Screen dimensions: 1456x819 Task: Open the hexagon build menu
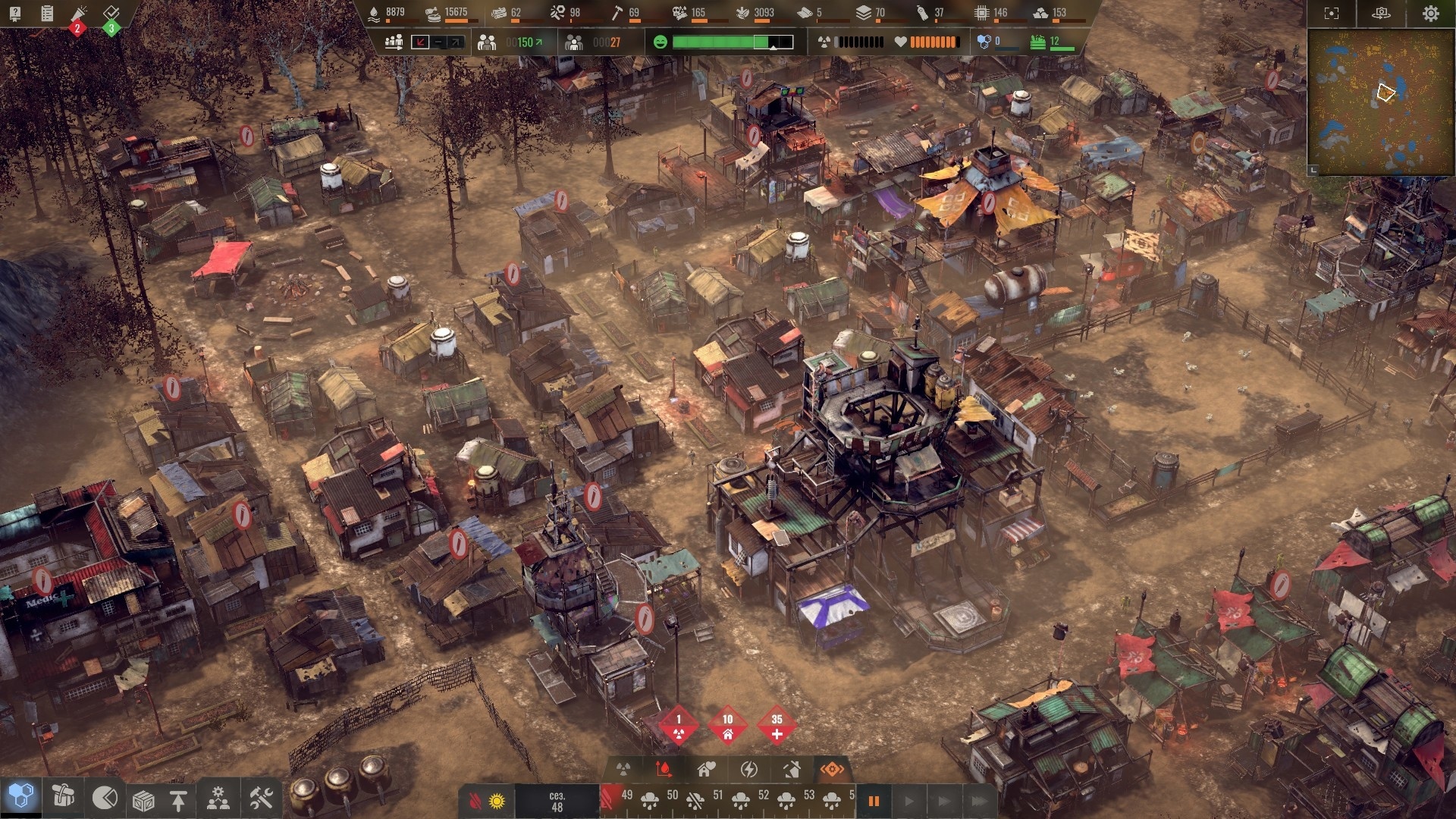pyautogui.click(x=20, y=797)
